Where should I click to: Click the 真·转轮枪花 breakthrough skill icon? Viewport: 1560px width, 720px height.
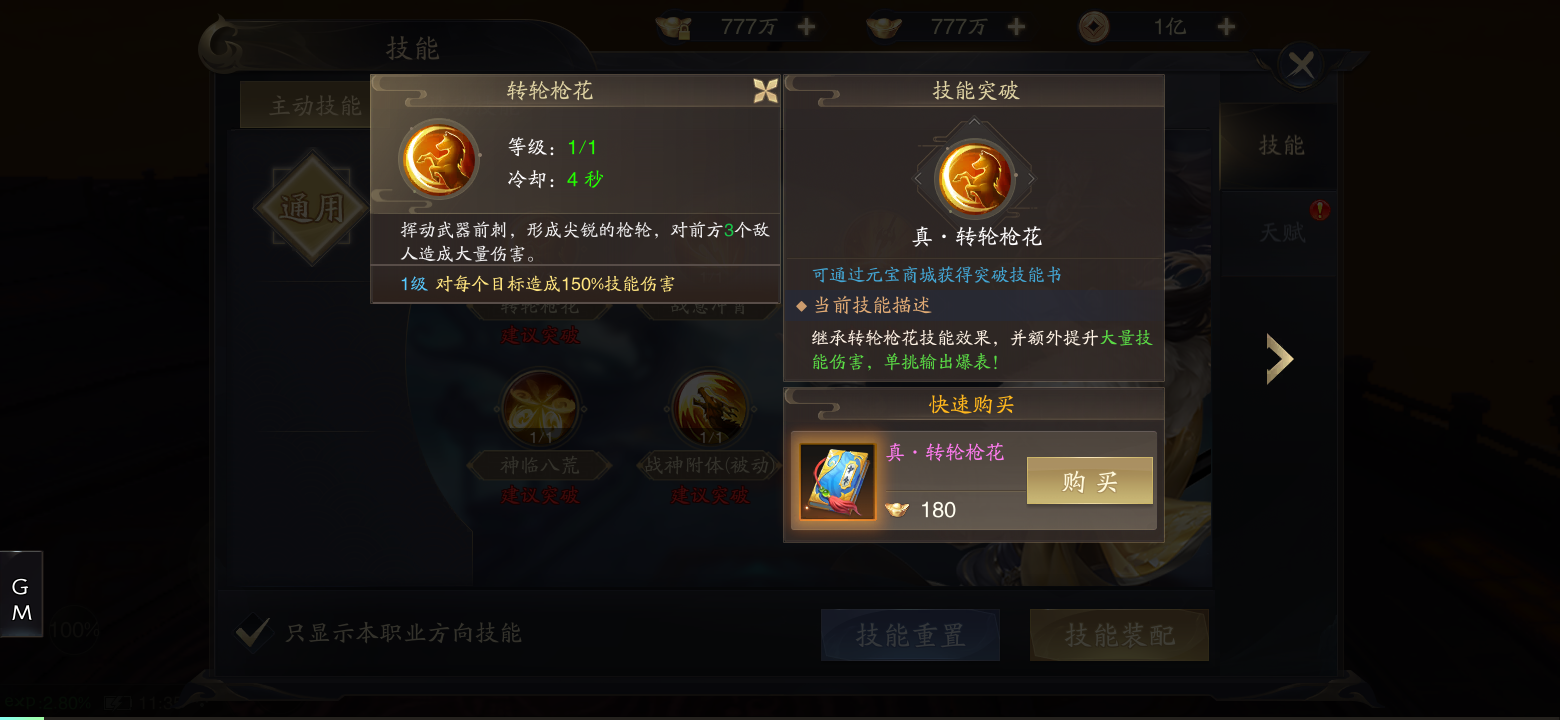point(973,176)
